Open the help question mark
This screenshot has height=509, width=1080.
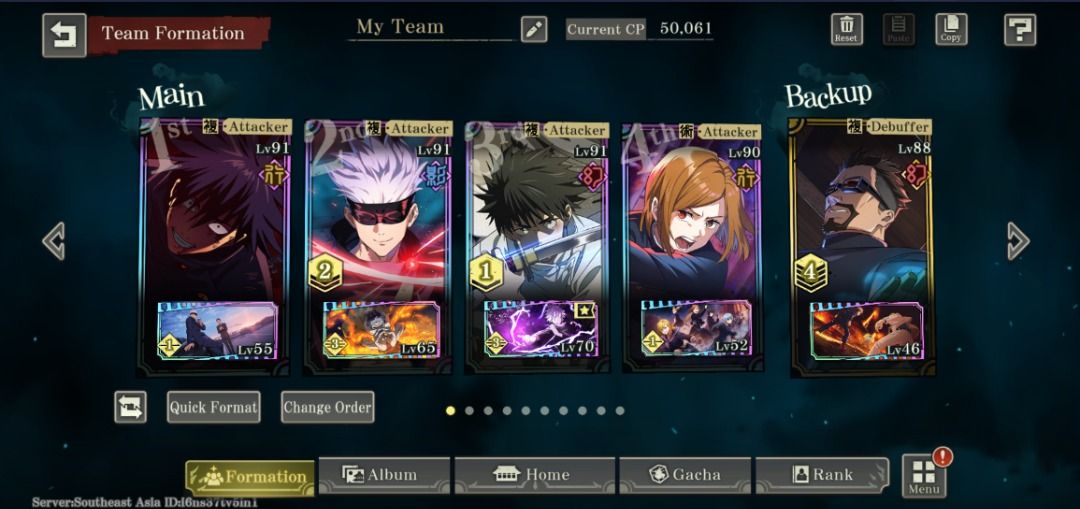[x=1019, y=30]
